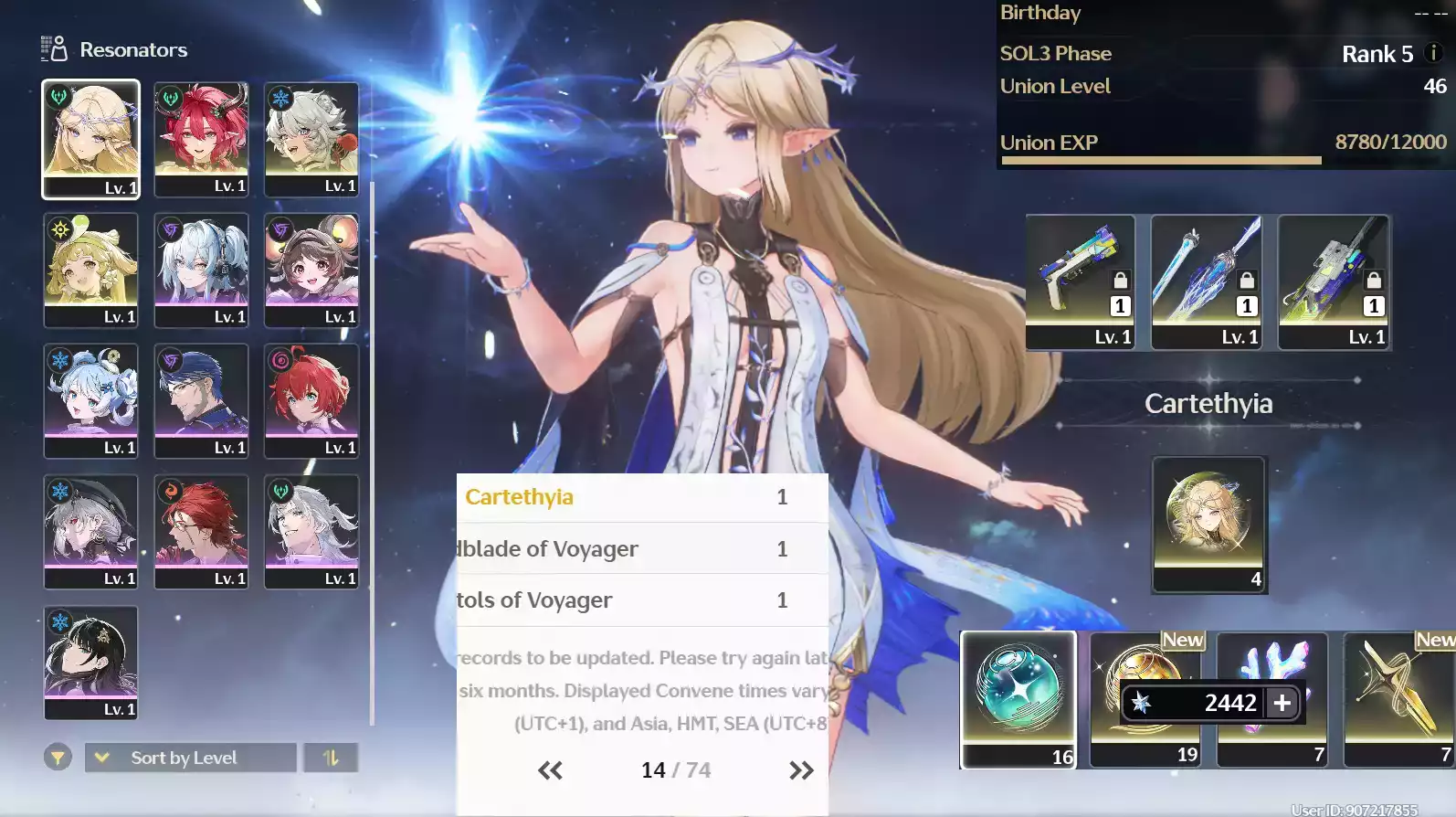
Task: Choose the red-haired horned resonator portrait
Action: tap(201, 138)
